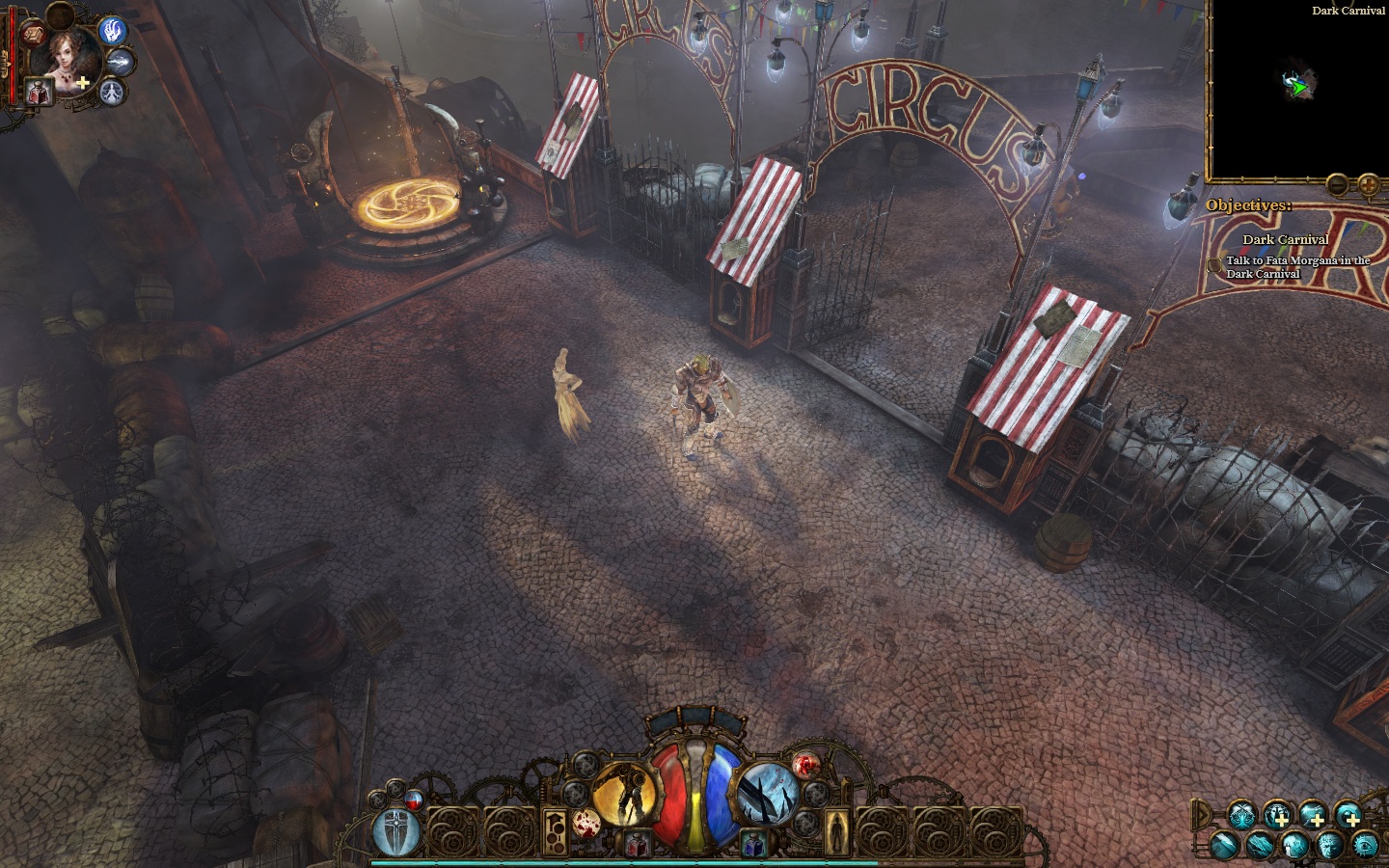Use the blue mana potion
Screen dimensions: 1389x868
click(753, 846)
